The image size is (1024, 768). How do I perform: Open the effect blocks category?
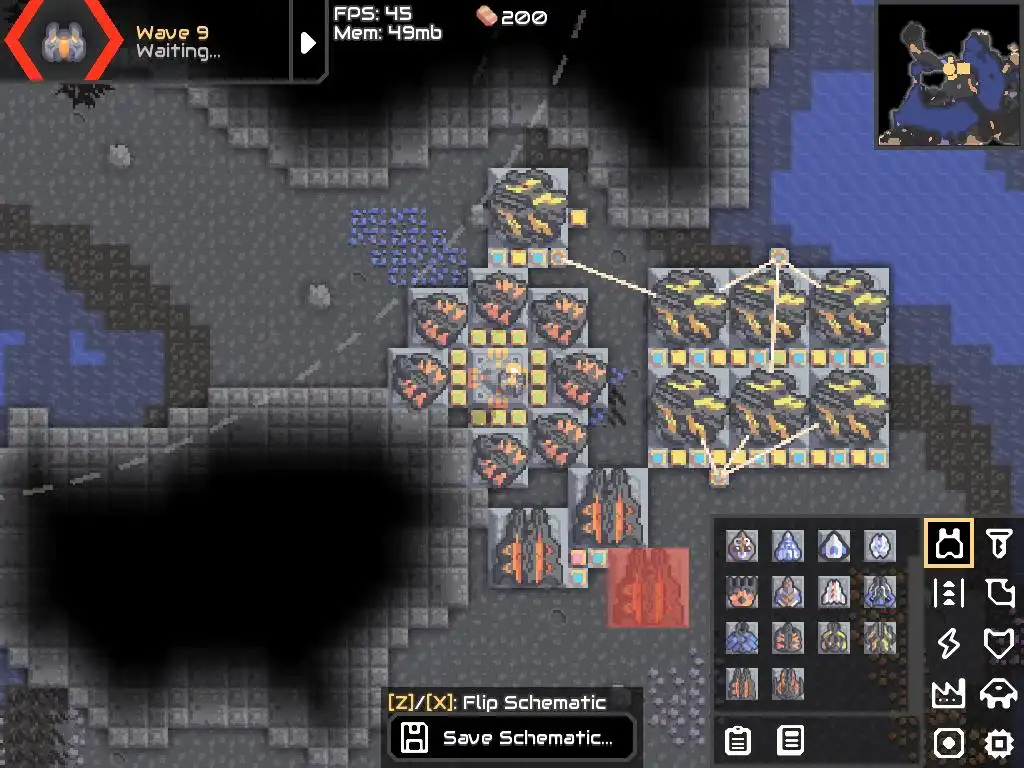[948, 743]
